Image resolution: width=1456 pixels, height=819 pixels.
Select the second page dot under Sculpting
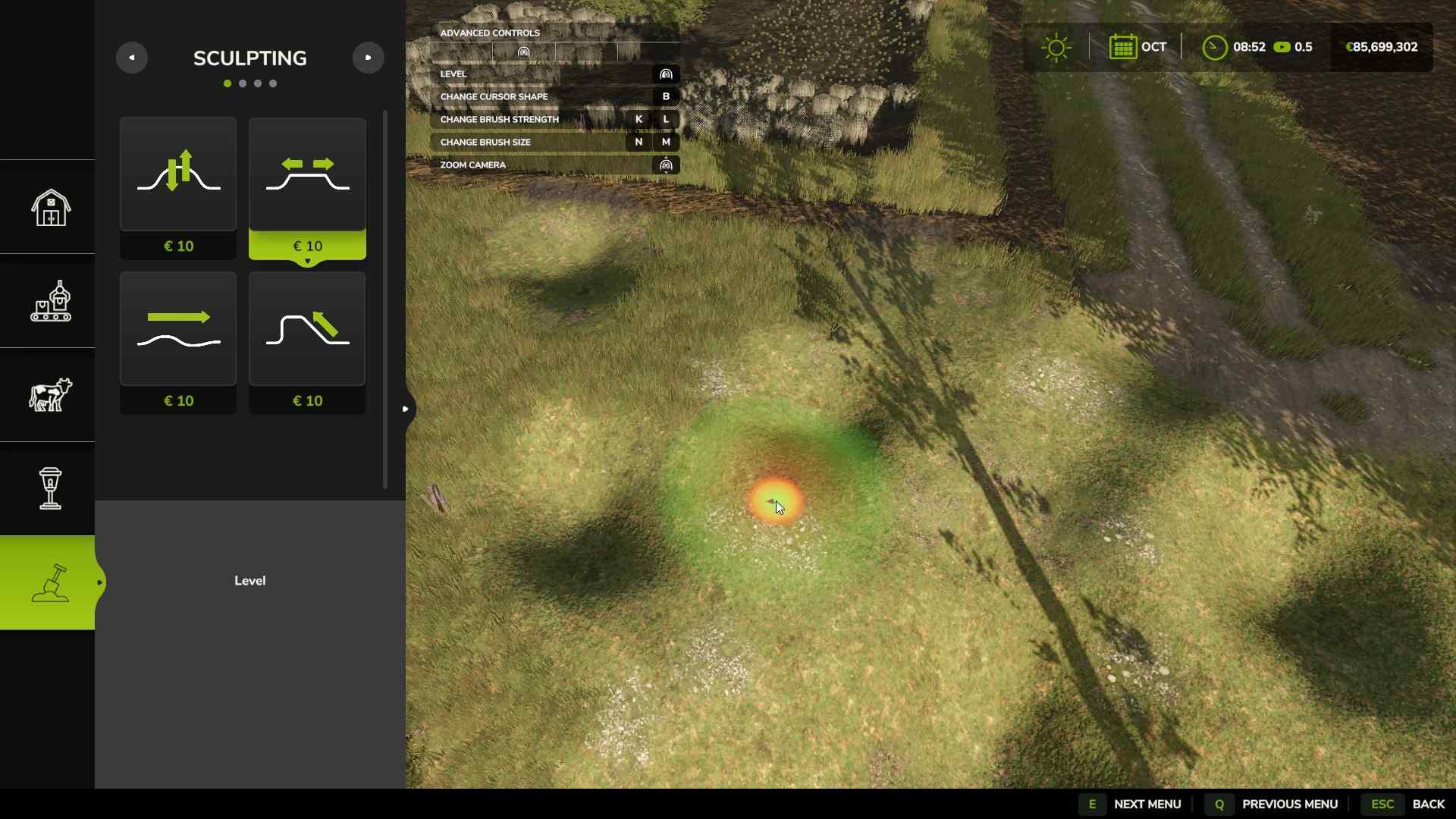tap(241, 83)
